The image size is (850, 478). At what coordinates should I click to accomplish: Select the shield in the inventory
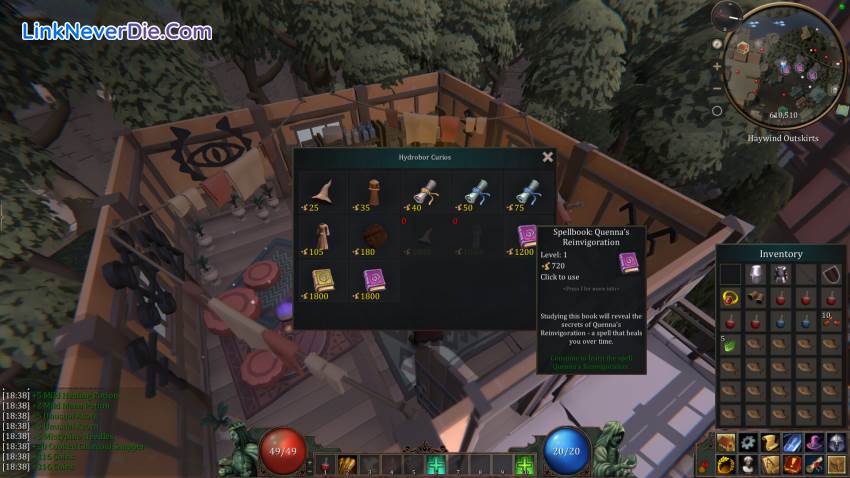[831, 273]
